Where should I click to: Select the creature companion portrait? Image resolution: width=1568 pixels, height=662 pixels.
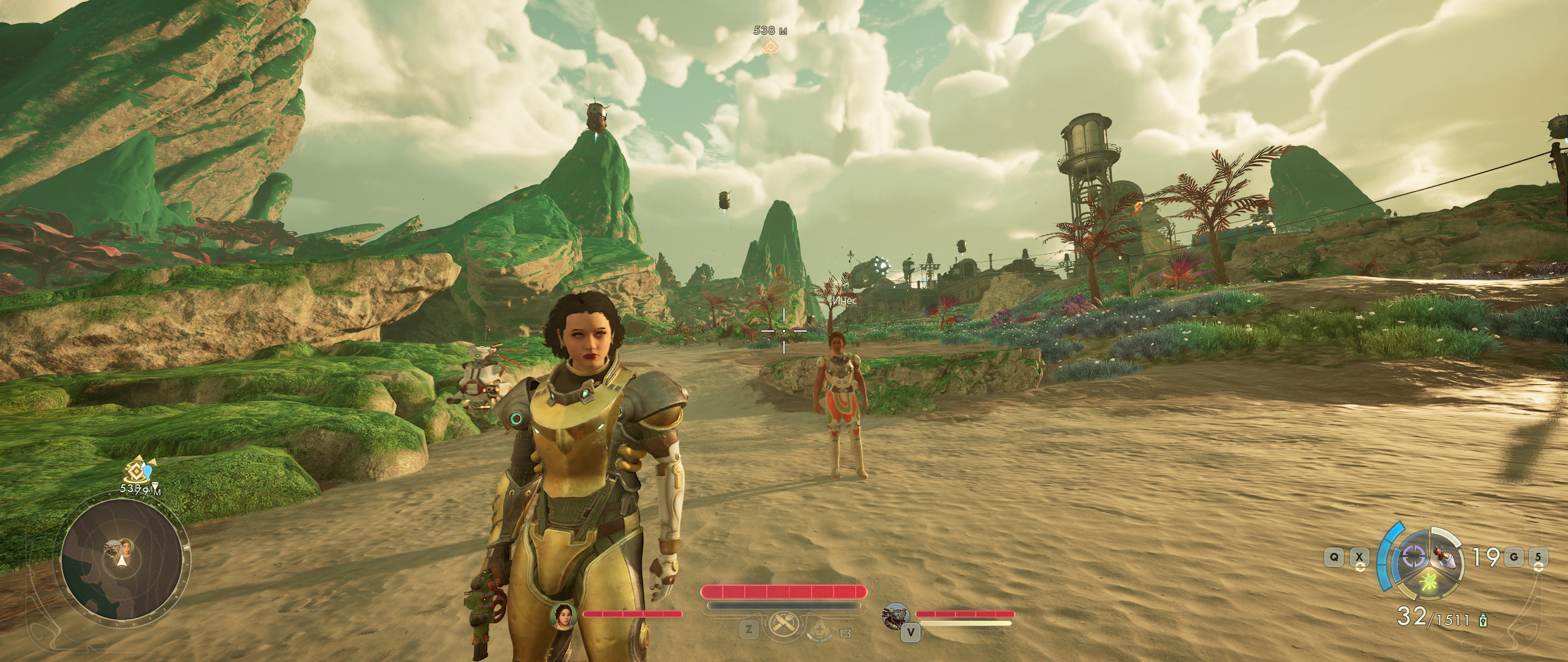[895, 615]
